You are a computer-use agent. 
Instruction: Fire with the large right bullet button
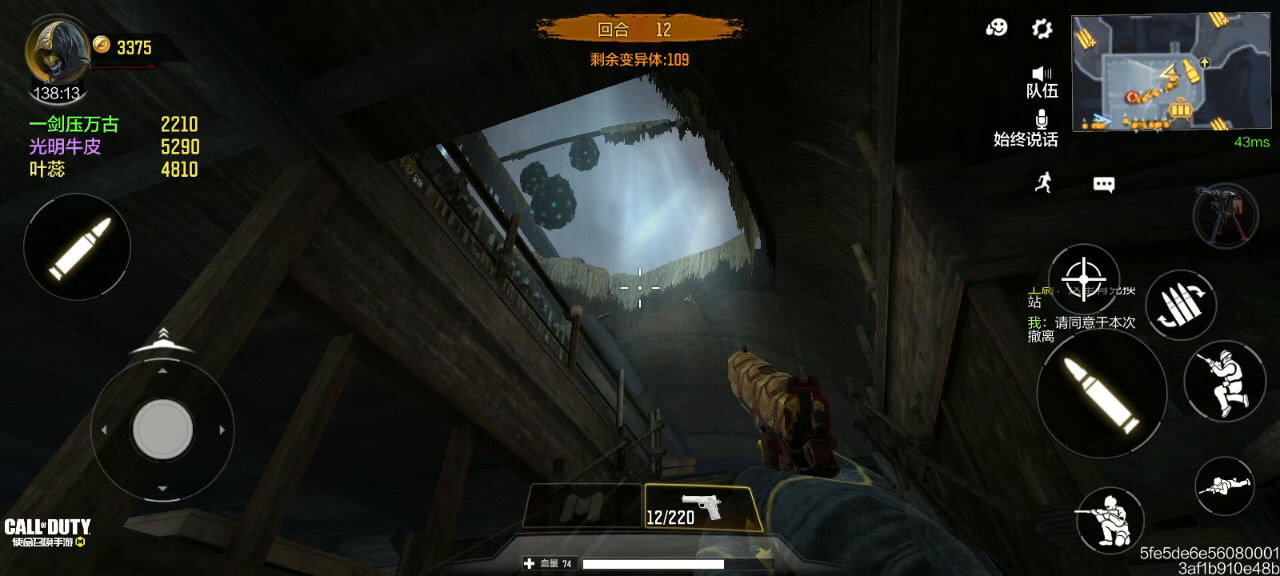click(x=1101, y=394)
